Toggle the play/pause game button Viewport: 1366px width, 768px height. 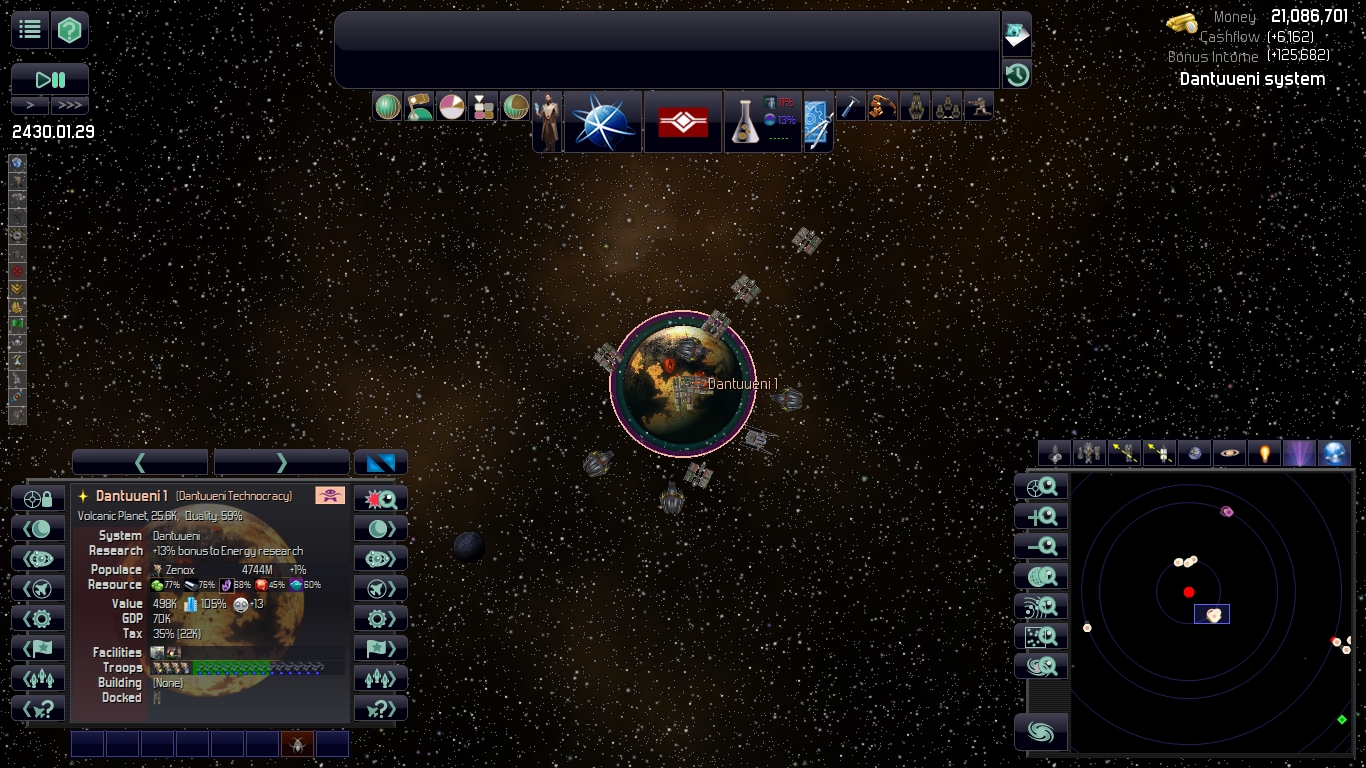coord(50,80)
